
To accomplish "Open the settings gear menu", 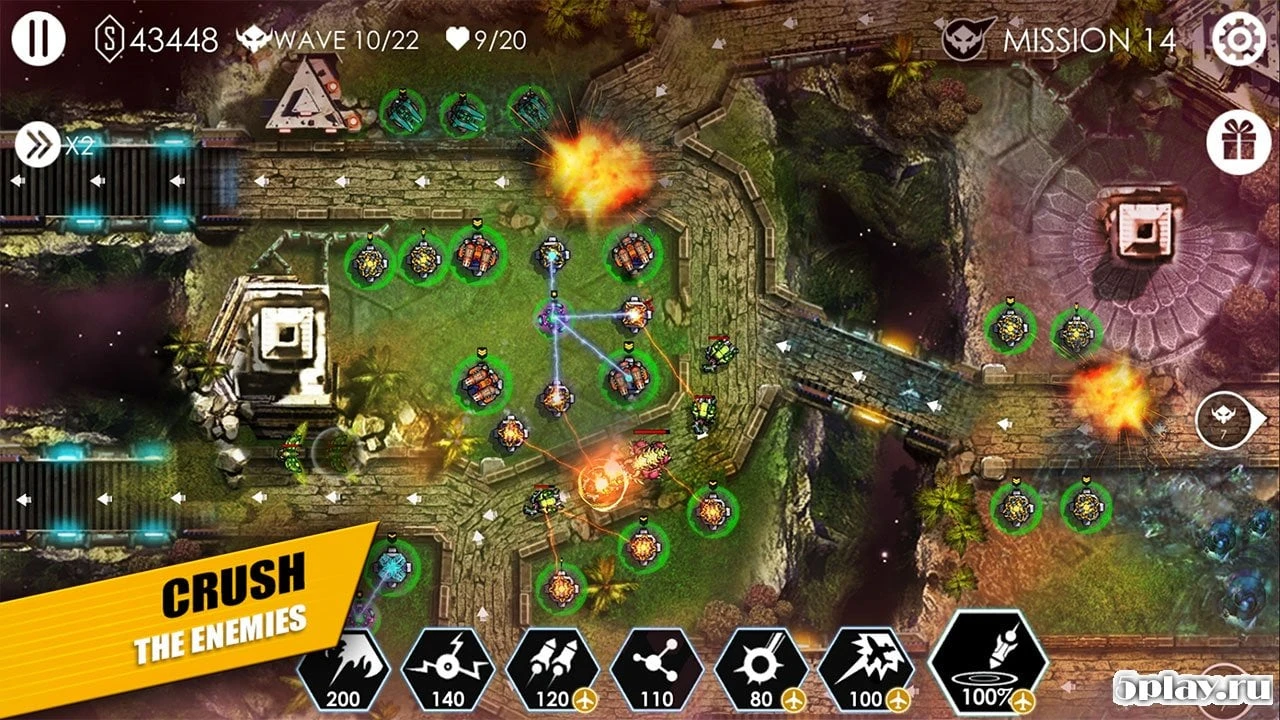I will [x=1240, y=39].
